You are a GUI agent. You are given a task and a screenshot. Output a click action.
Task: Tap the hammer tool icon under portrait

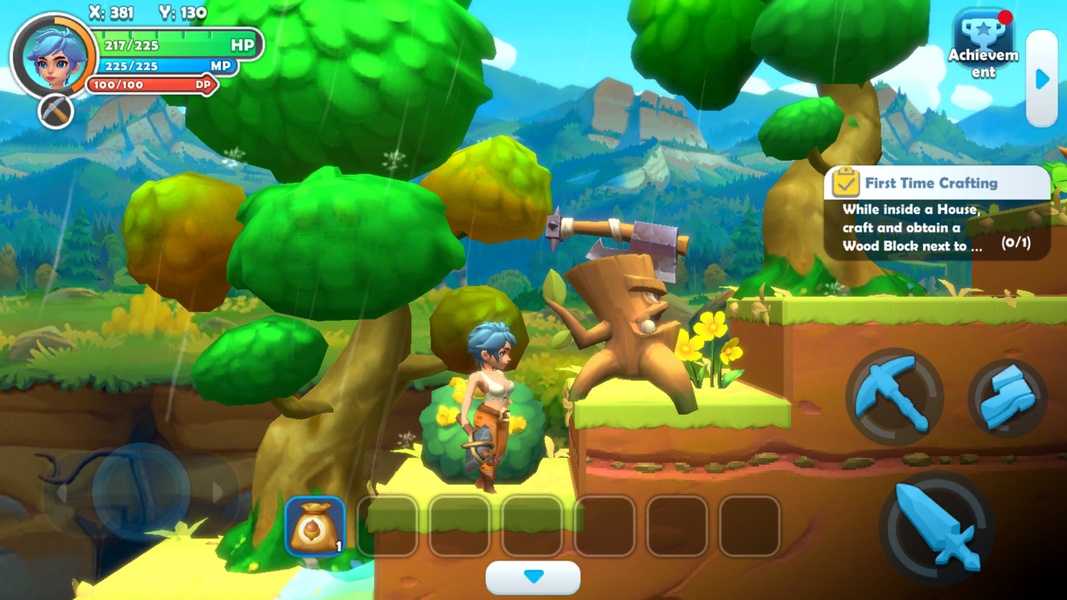(57, 110)
